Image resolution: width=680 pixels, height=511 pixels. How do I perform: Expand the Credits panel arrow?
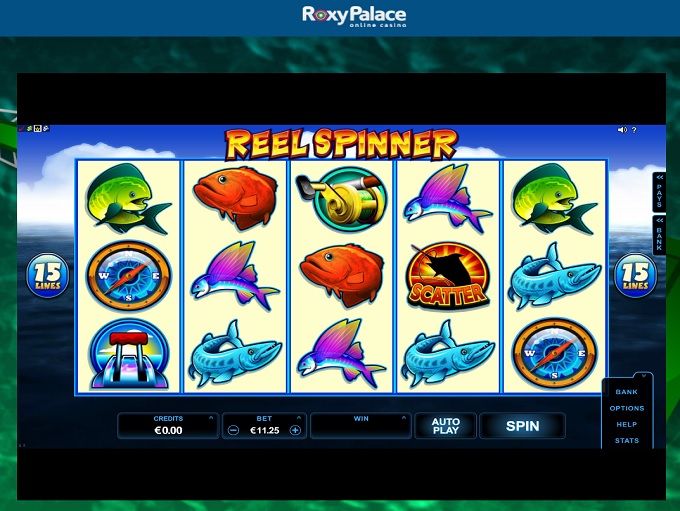211,417
